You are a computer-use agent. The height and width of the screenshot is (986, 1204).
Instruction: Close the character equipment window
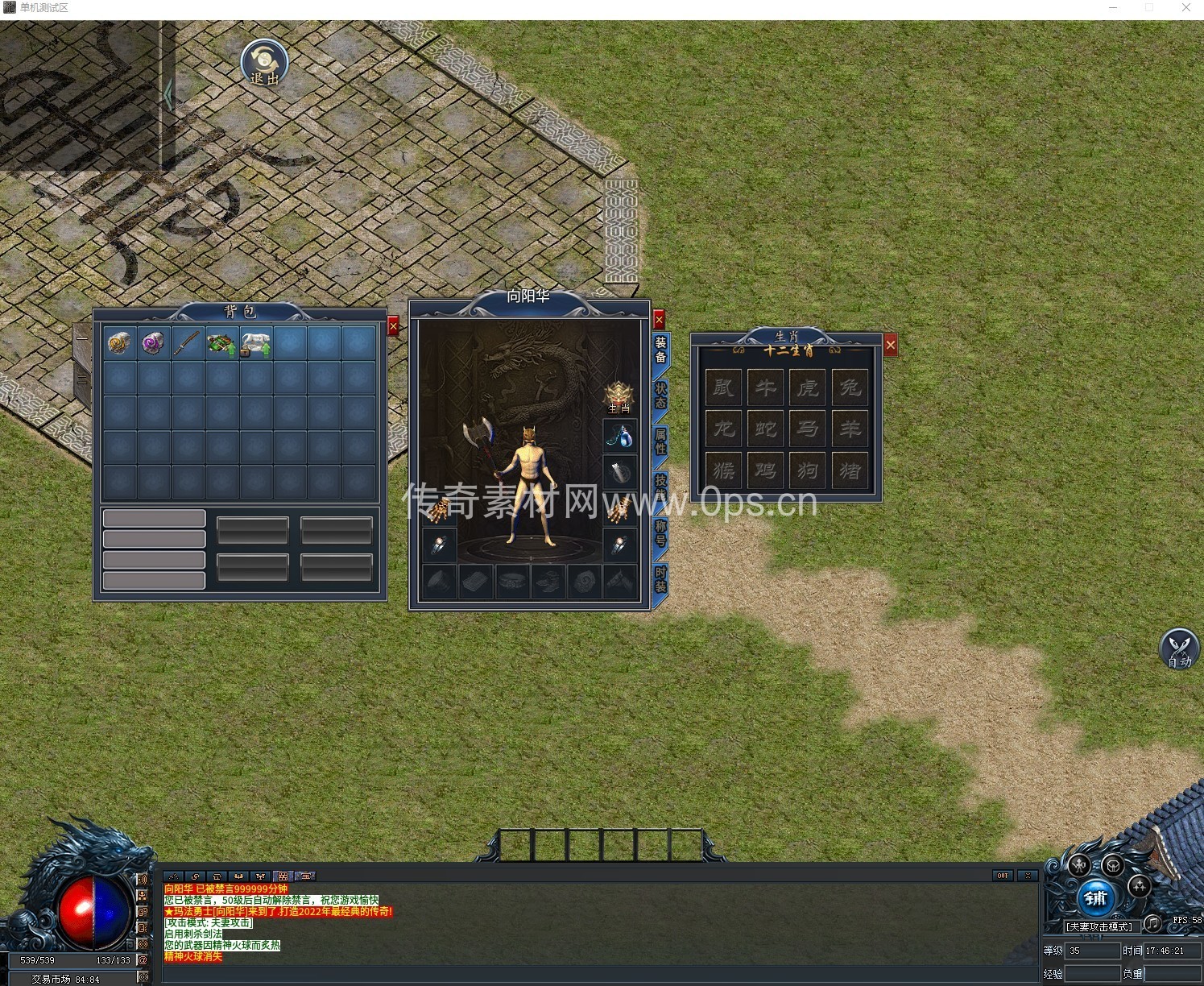[x=659, y=319]
